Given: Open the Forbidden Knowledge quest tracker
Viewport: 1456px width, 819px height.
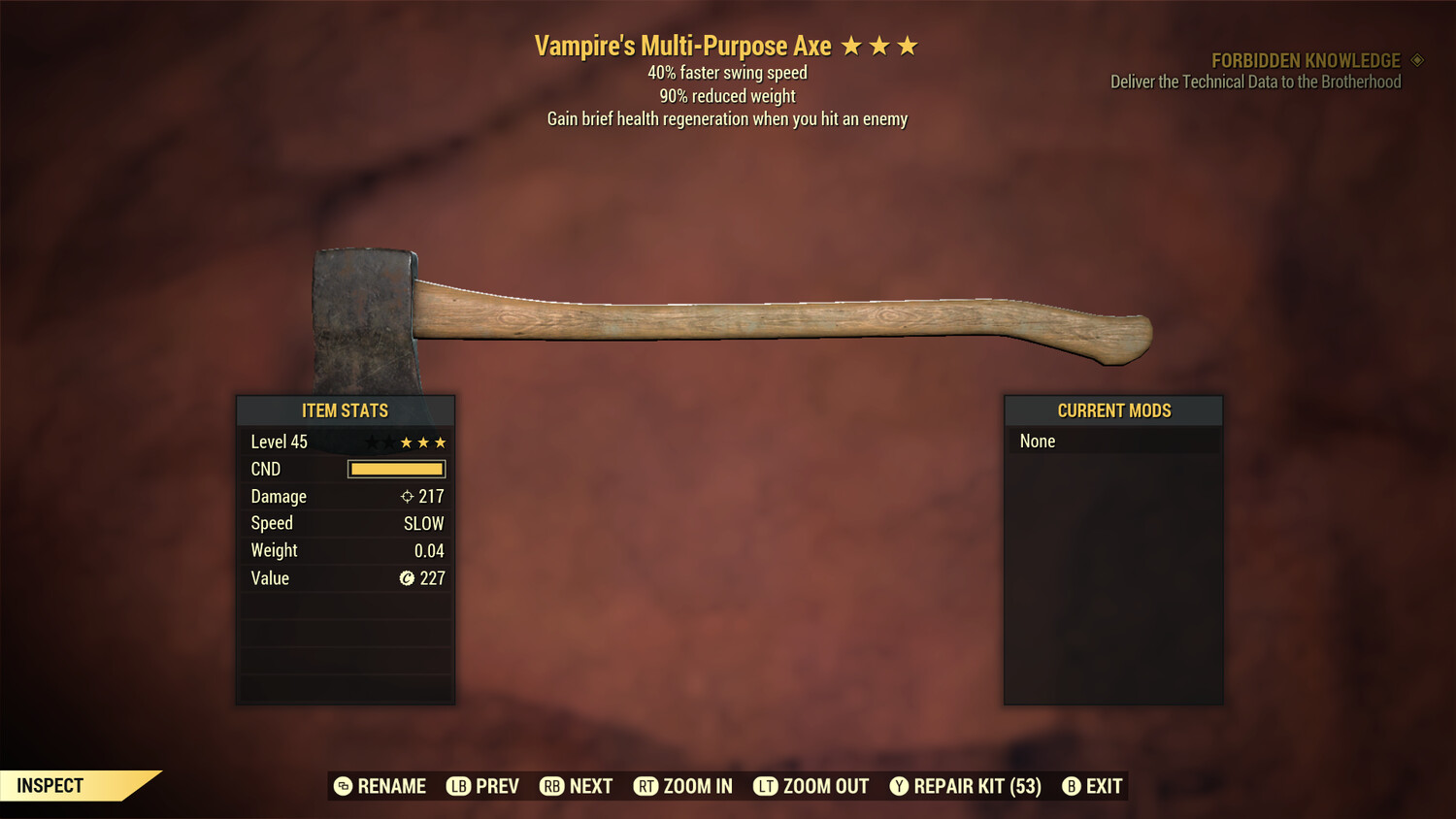Looking at the screenshot, I should click(1305, 61).
